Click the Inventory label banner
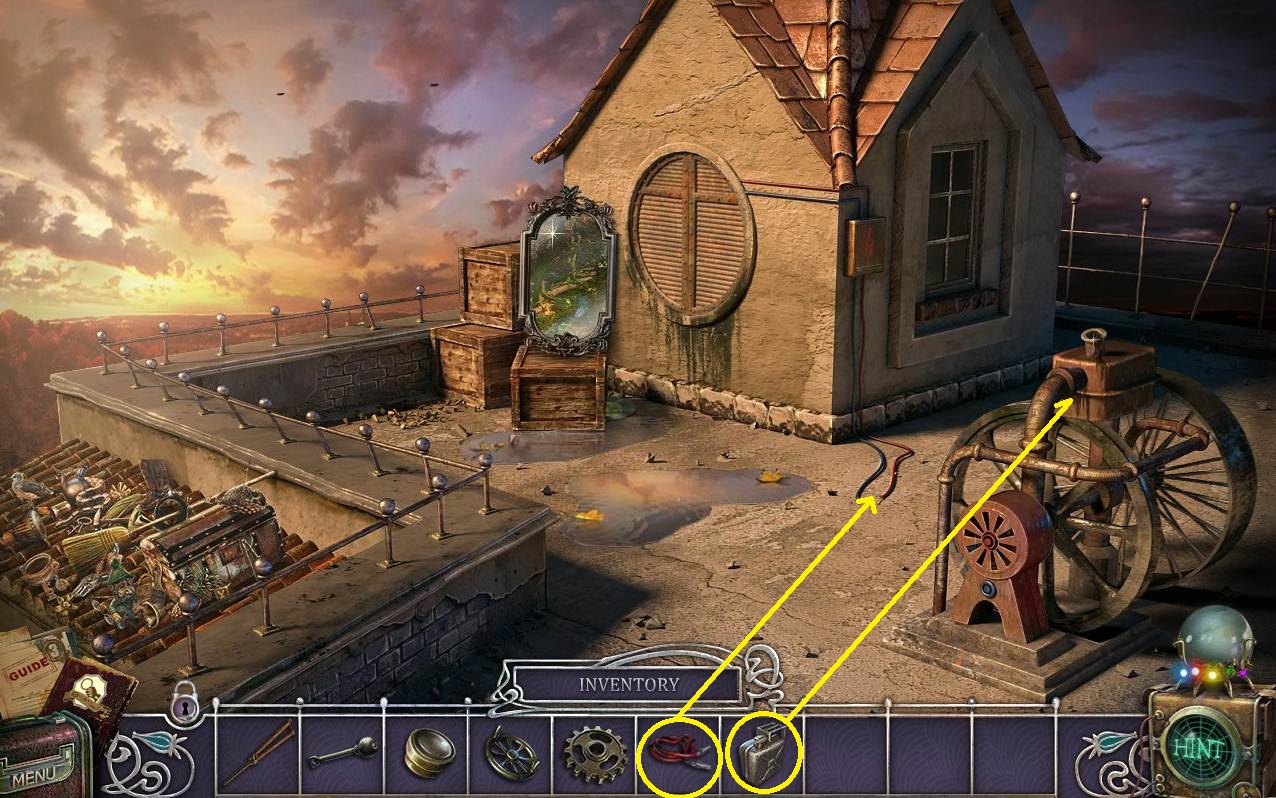The image size is (1276, 798). pyautogui.click(x=628, y=685)
